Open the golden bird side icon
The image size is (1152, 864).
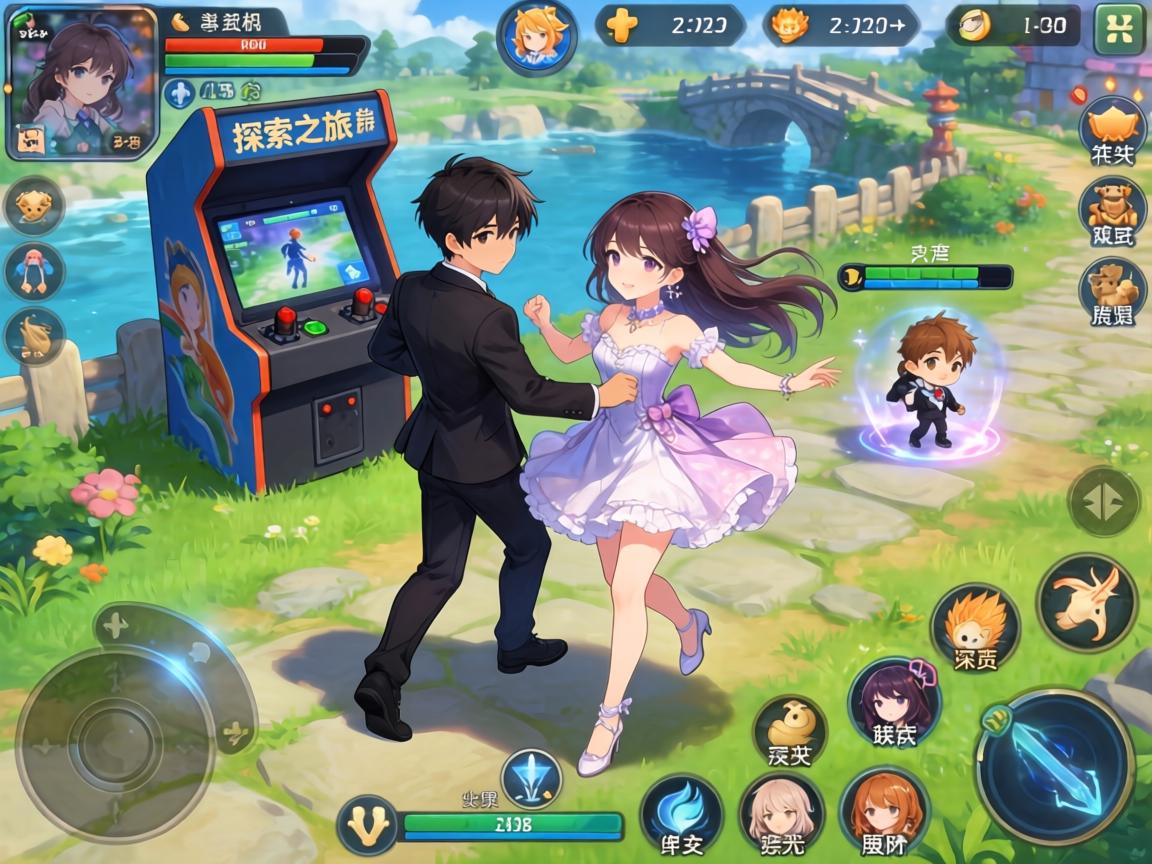(34, 334)
